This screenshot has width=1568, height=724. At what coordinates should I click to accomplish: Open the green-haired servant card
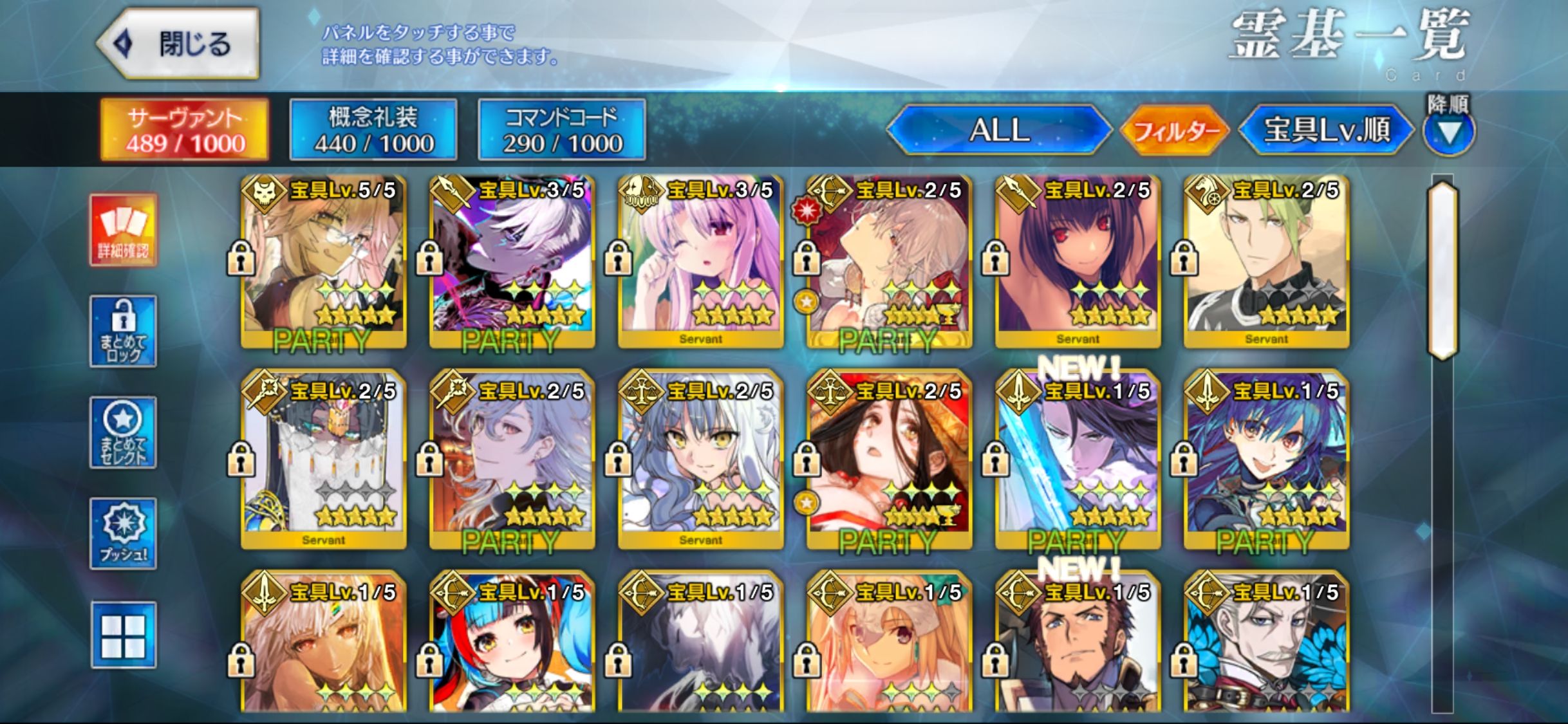[1266, 262]
